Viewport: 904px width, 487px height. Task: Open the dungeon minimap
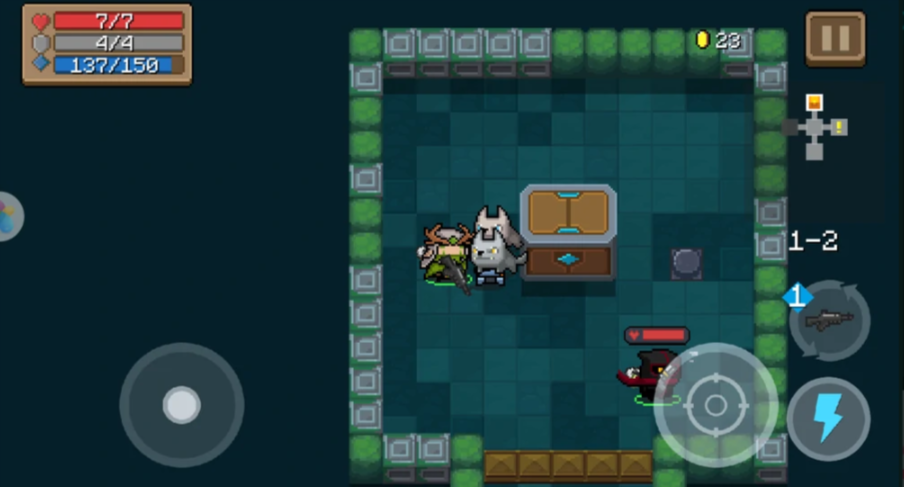point(816,127)
